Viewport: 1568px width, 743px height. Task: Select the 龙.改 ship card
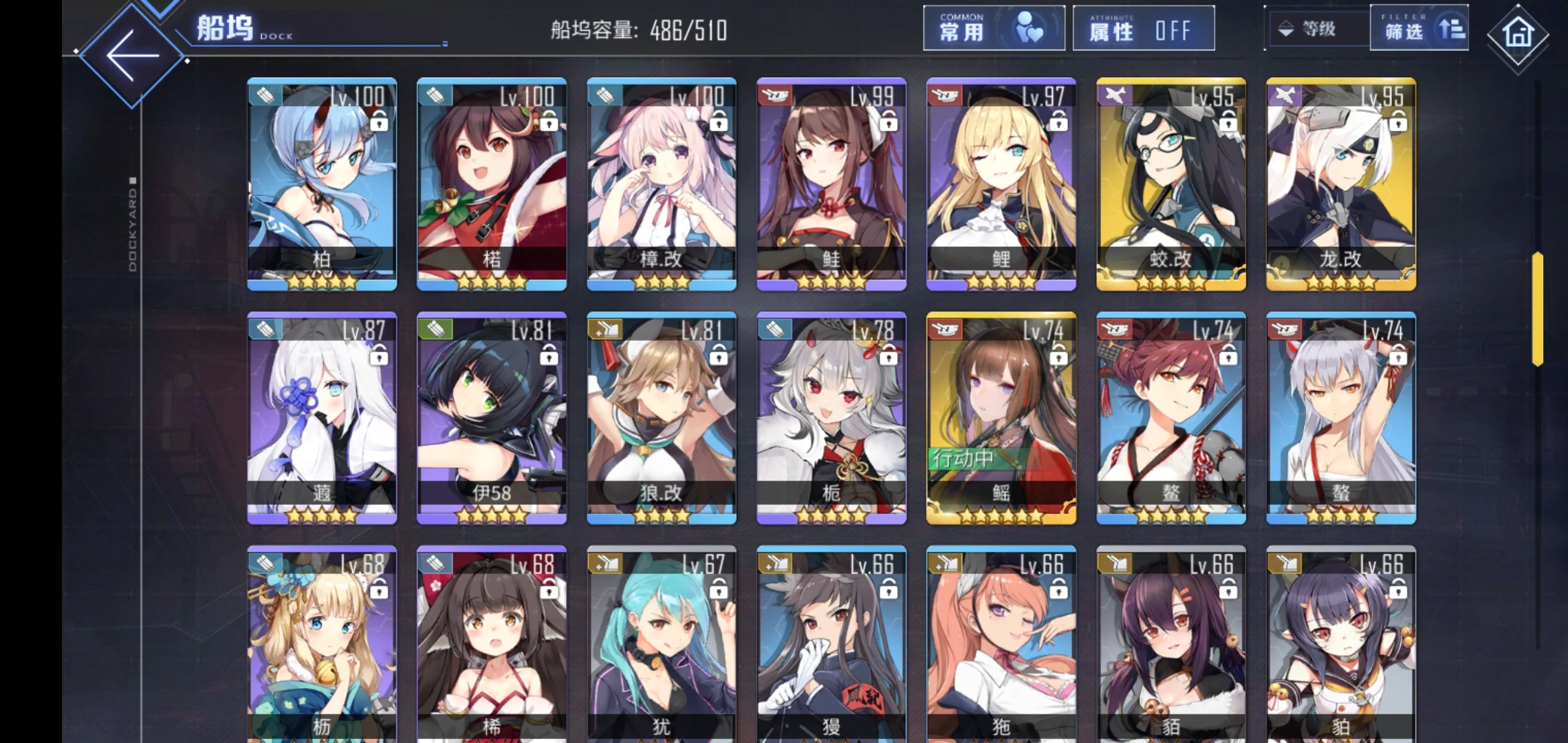1340,184
